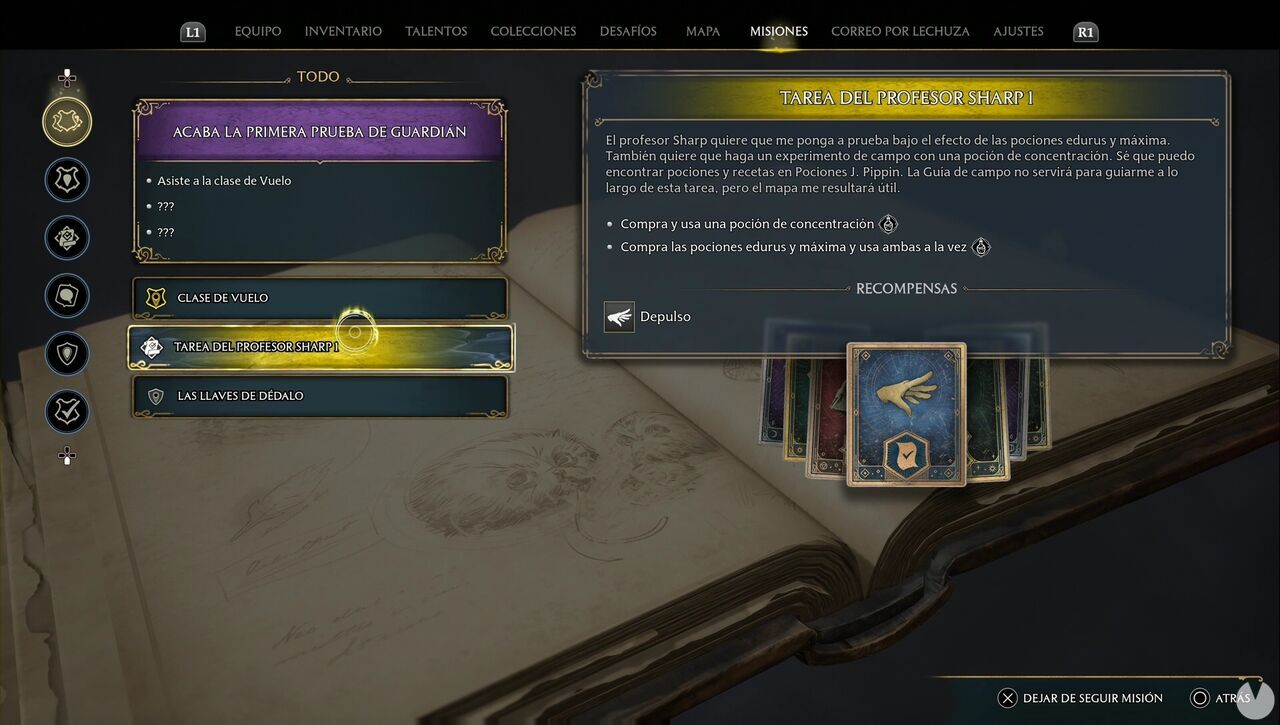1280x725 pixels.
Task: Select the highlighted Todo quest filter crest
Action: (x=66, y=121)
